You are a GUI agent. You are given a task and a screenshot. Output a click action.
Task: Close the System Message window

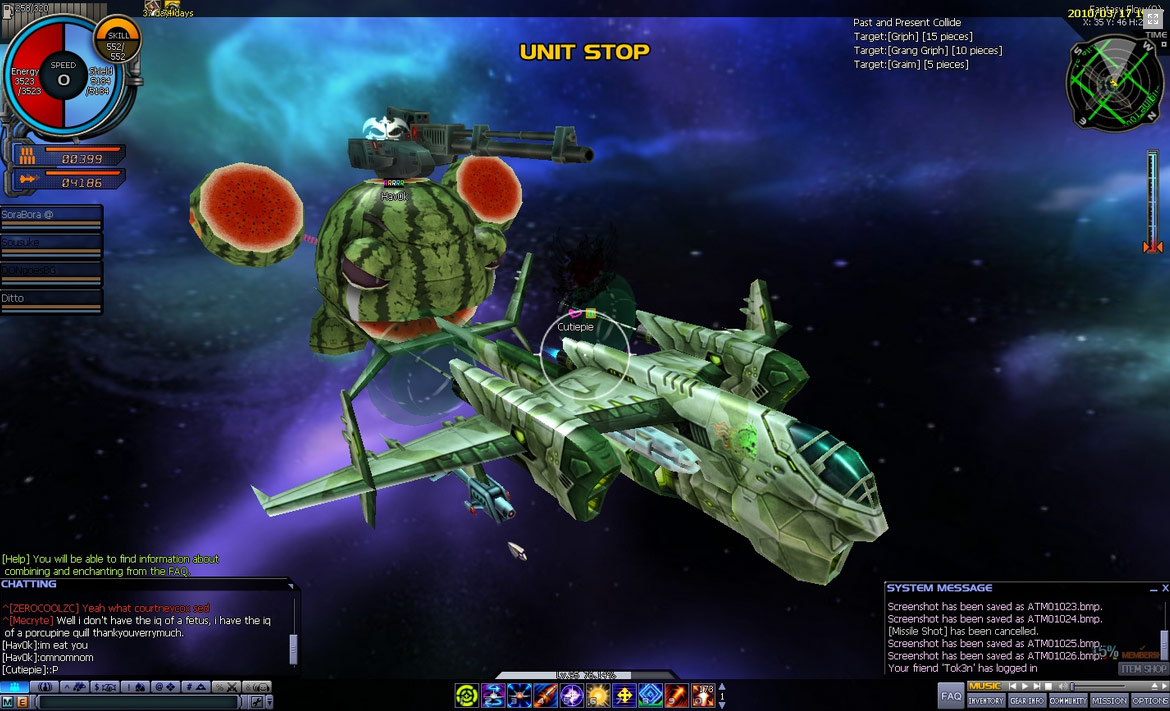click(x=1164, y=588)
